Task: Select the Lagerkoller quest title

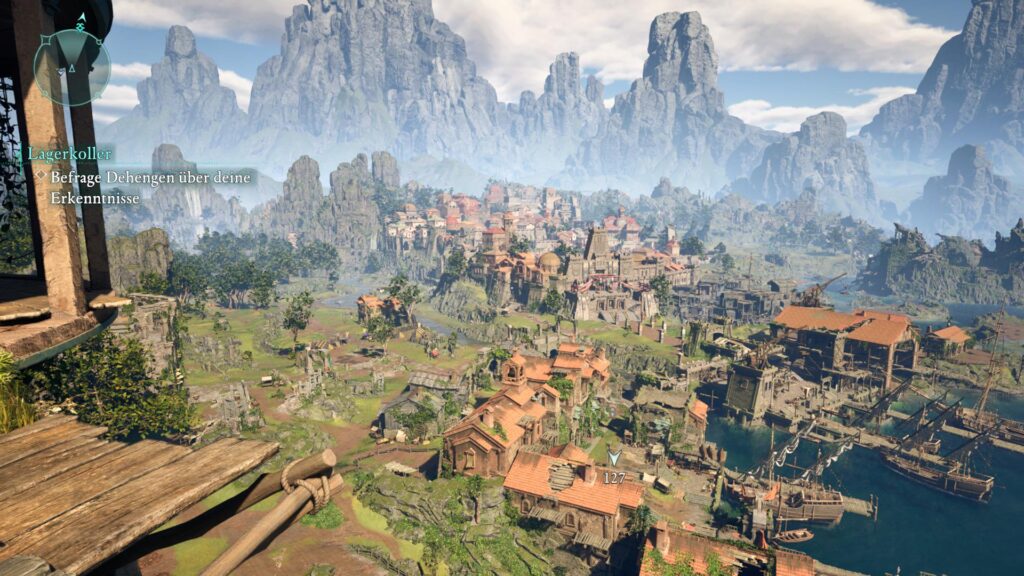Action: (x=70, y=154)
